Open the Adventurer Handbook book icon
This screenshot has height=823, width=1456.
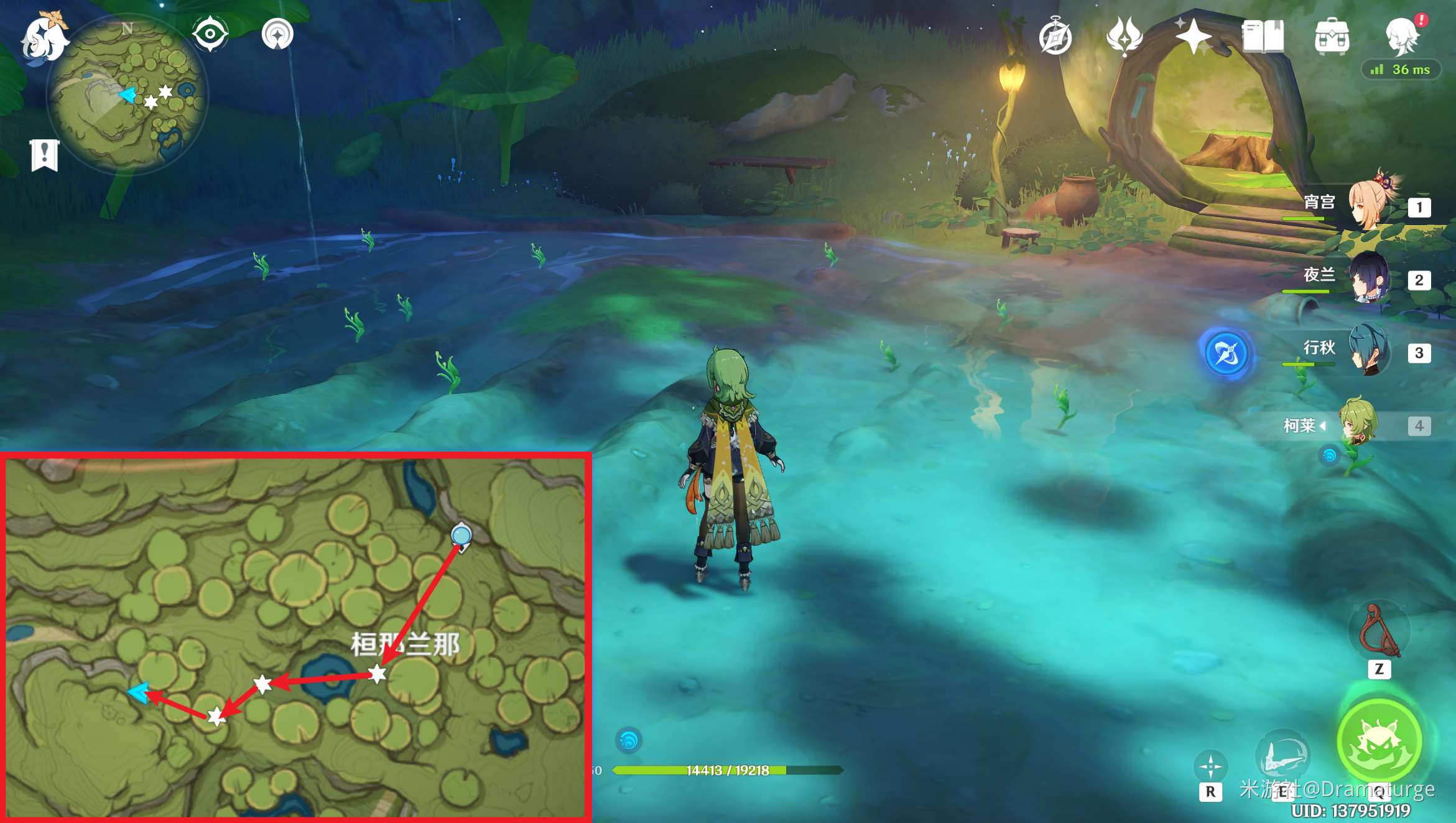tap(1263, 36)
